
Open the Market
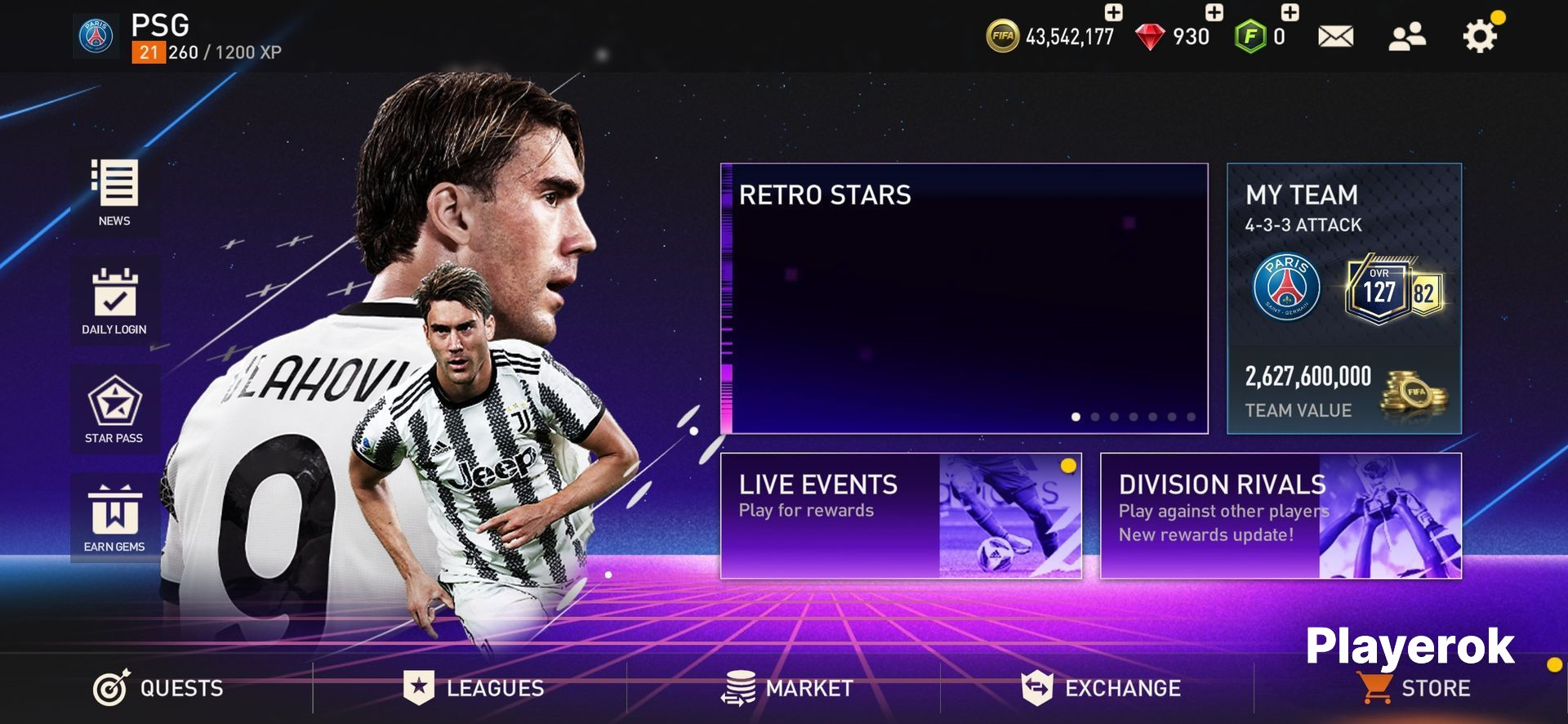click(787, 688)
